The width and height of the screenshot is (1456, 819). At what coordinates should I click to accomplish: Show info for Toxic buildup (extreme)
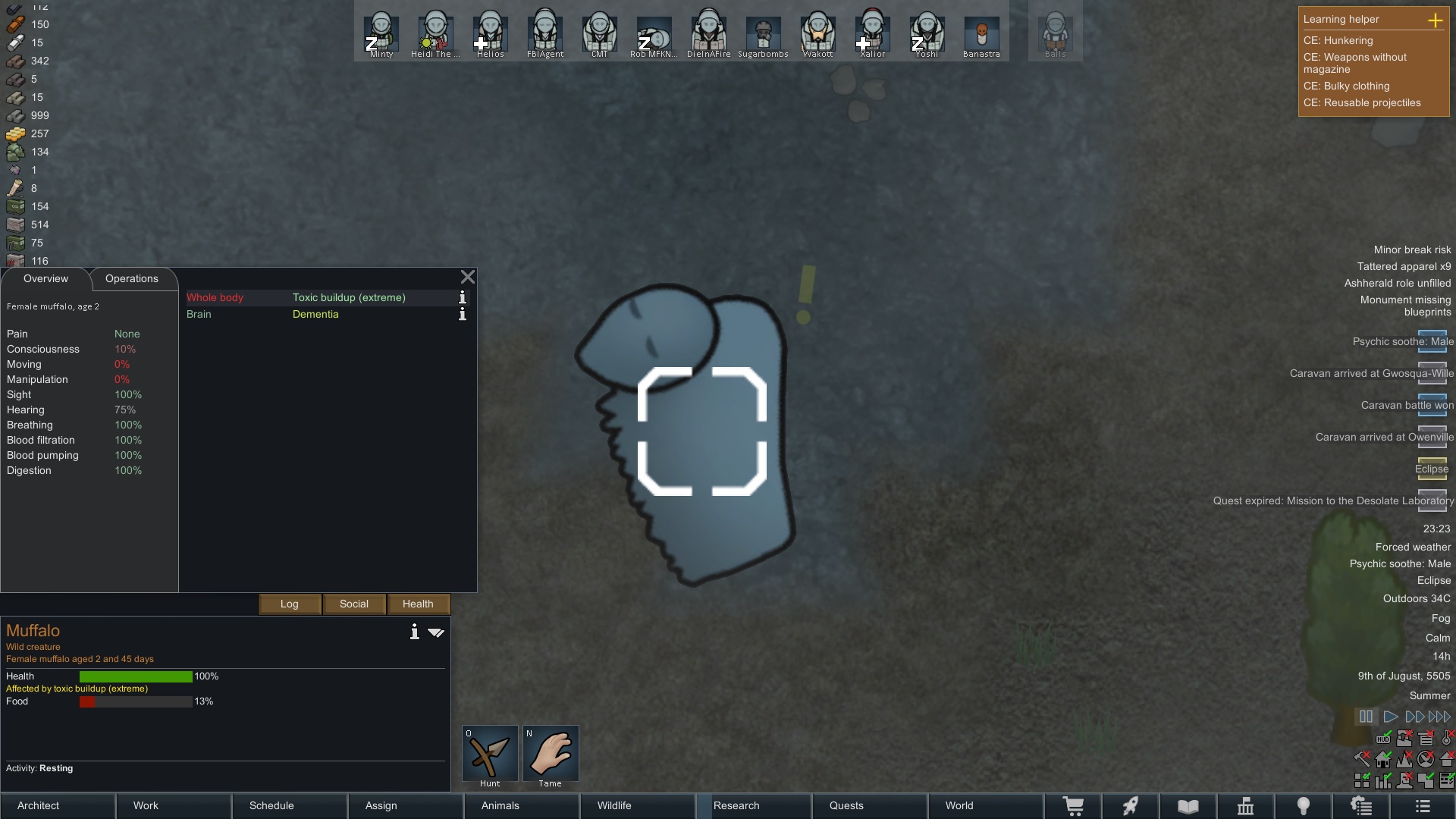[x=463, y=297]
